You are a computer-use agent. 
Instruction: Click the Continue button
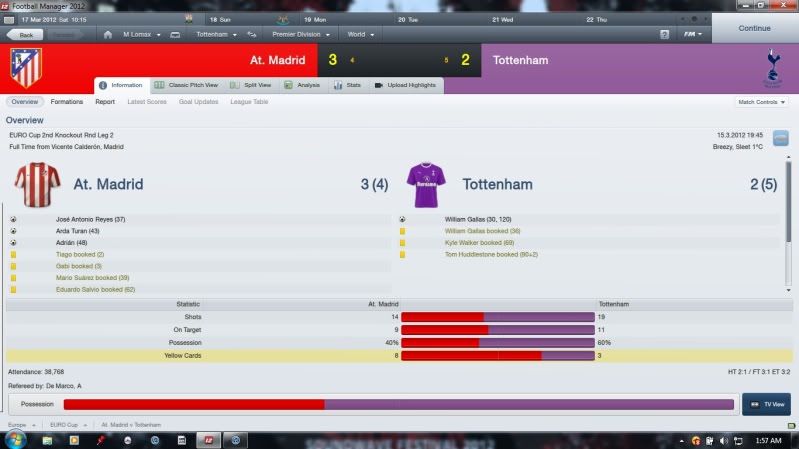pyautogui.click(x=754, y=28)
